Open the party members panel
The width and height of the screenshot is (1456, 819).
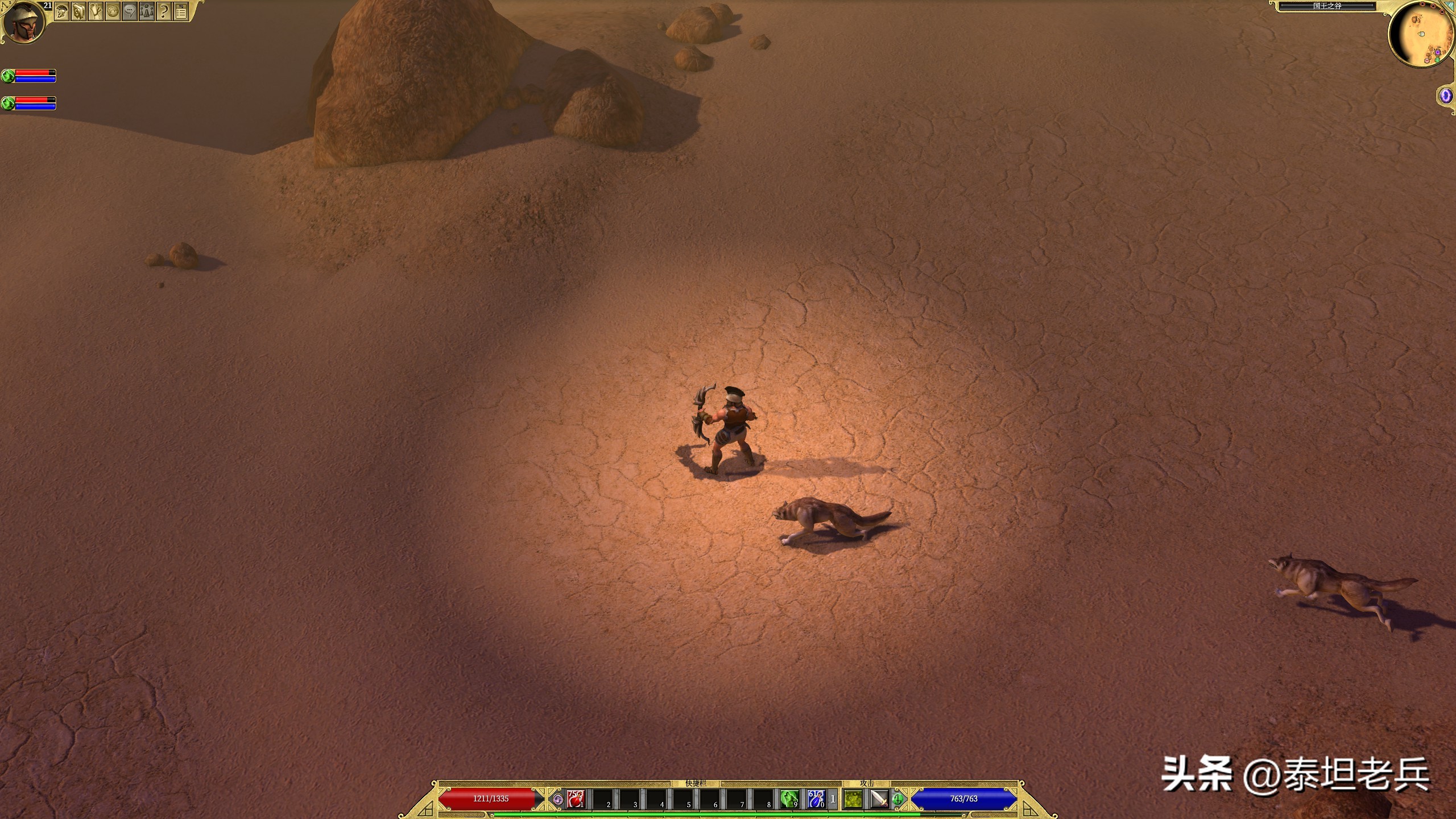pos(147,11)
